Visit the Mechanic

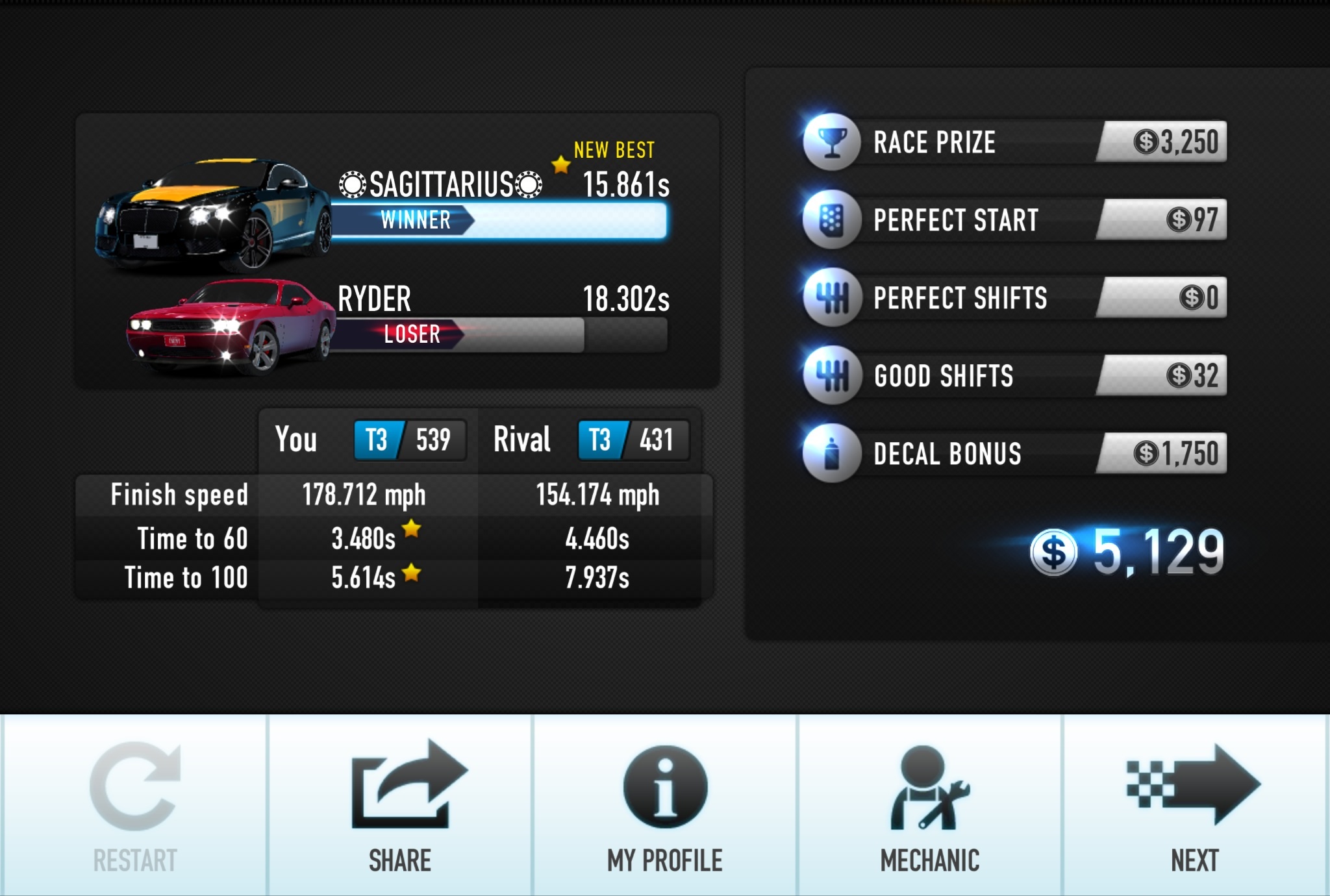click(930, 805)
